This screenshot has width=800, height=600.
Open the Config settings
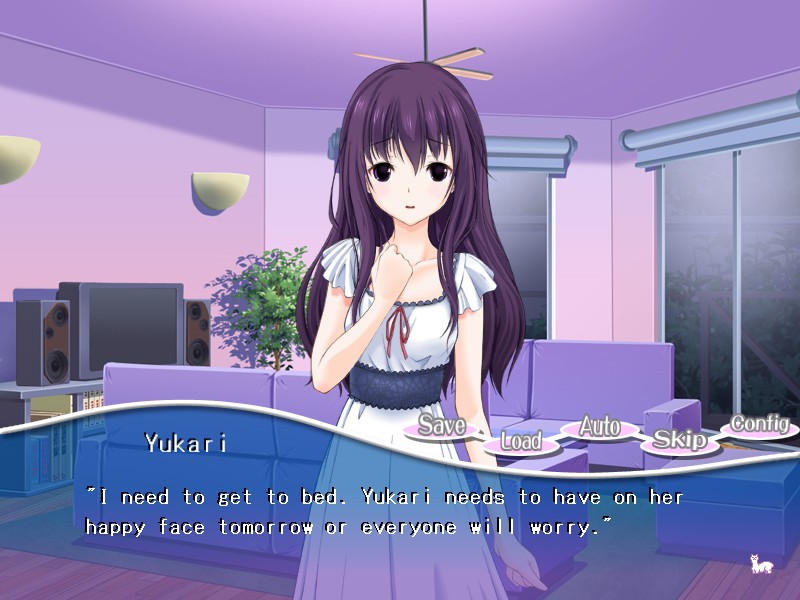(x=759, y=424)
